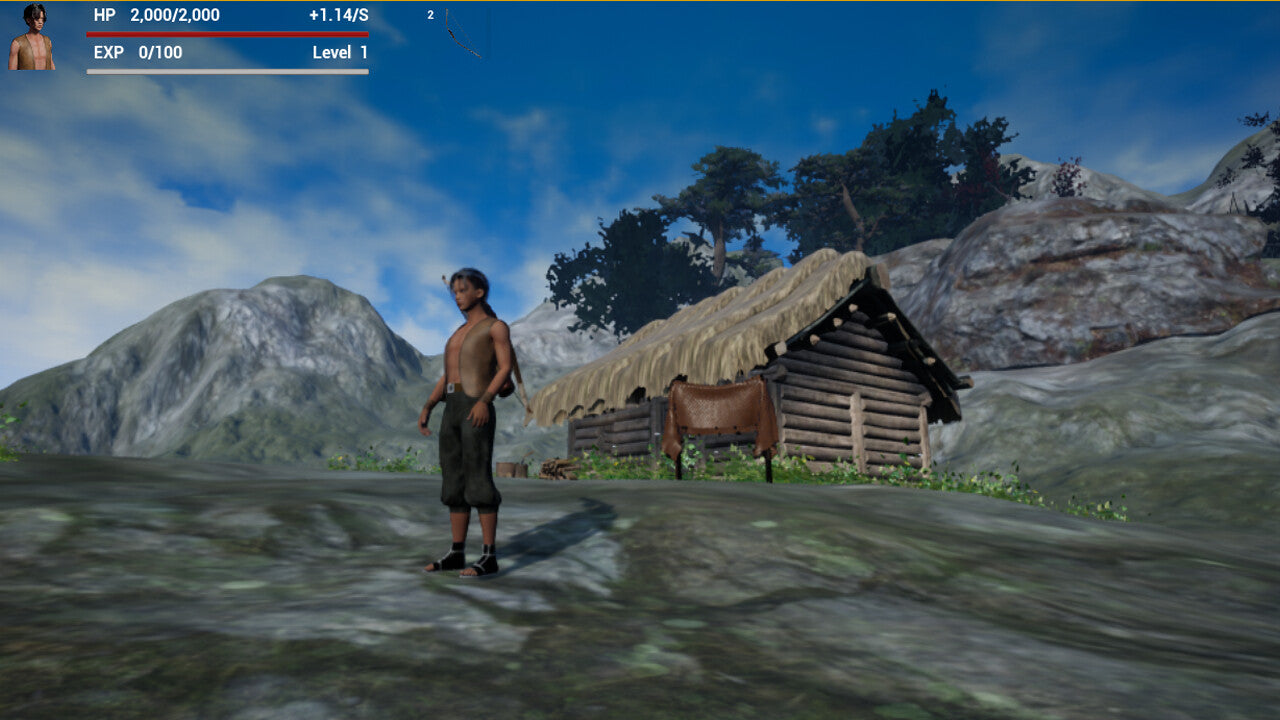Select the bow weapon slot
The image size is (1280, 720).
tap(460, 33)
